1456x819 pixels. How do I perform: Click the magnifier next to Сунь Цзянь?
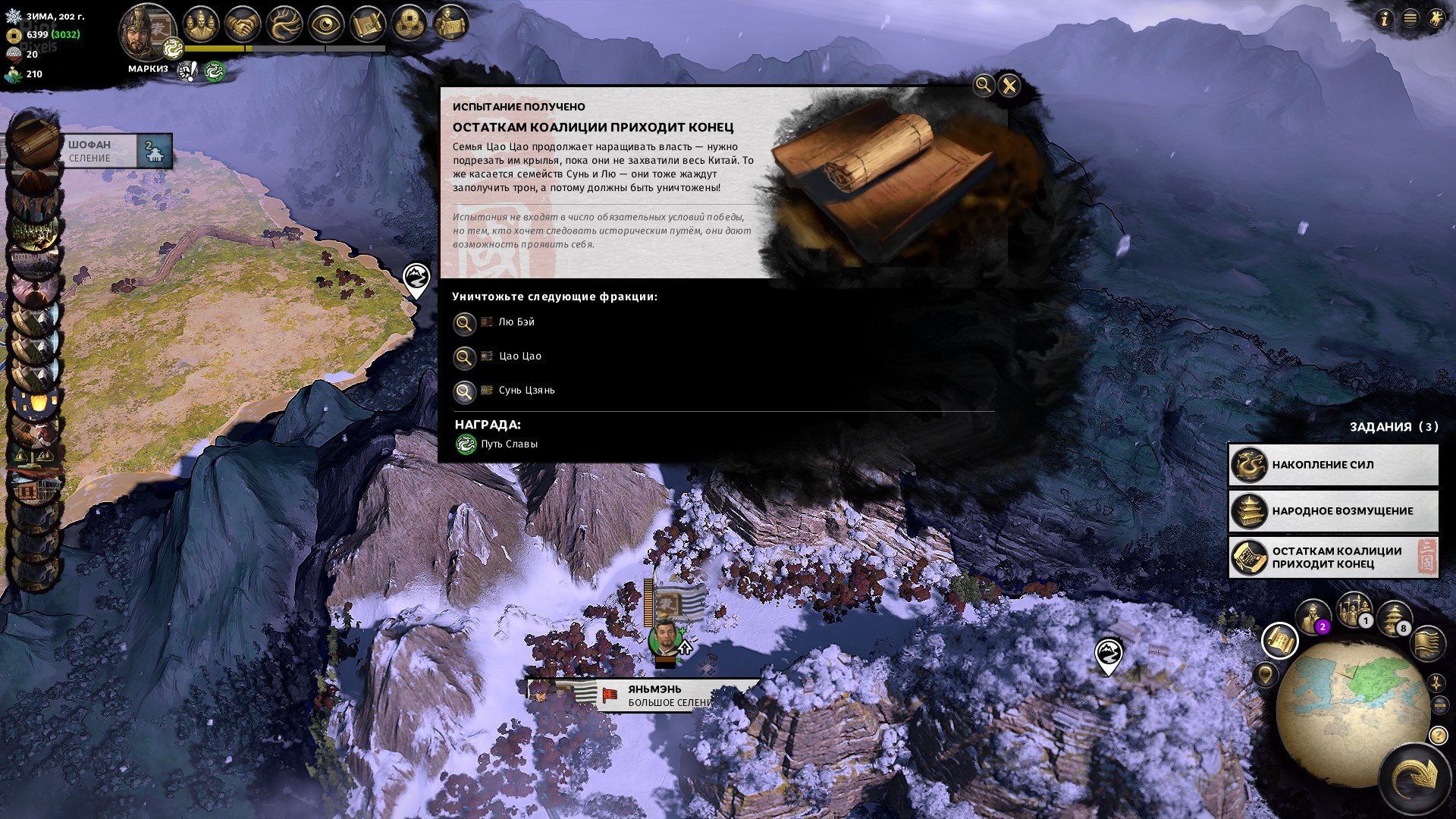point(465,391)
